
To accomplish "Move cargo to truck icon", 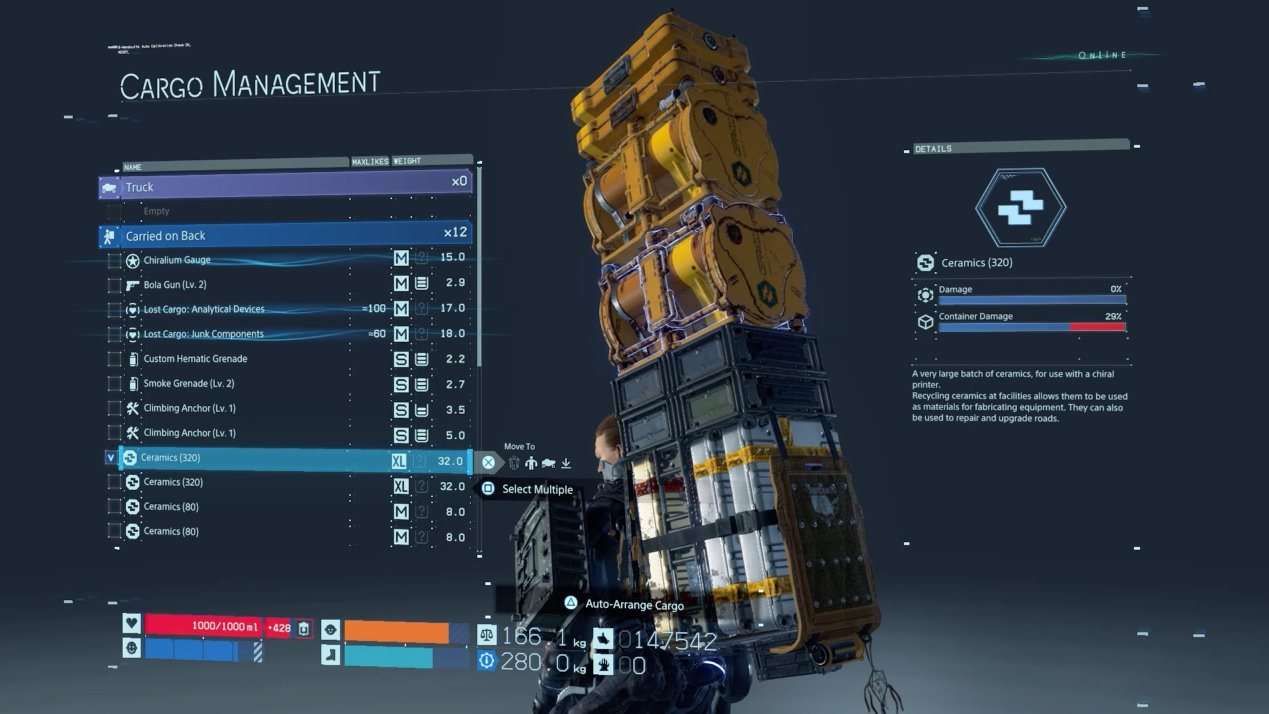I will (x=548, y=463).
